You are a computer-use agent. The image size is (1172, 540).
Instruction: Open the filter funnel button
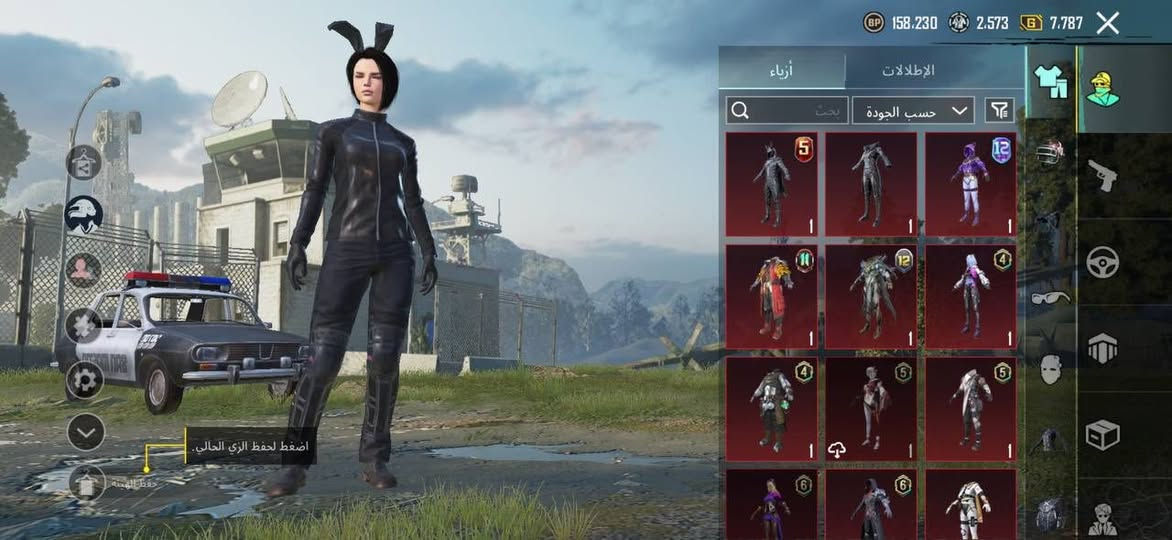click(x=998, y=110)
